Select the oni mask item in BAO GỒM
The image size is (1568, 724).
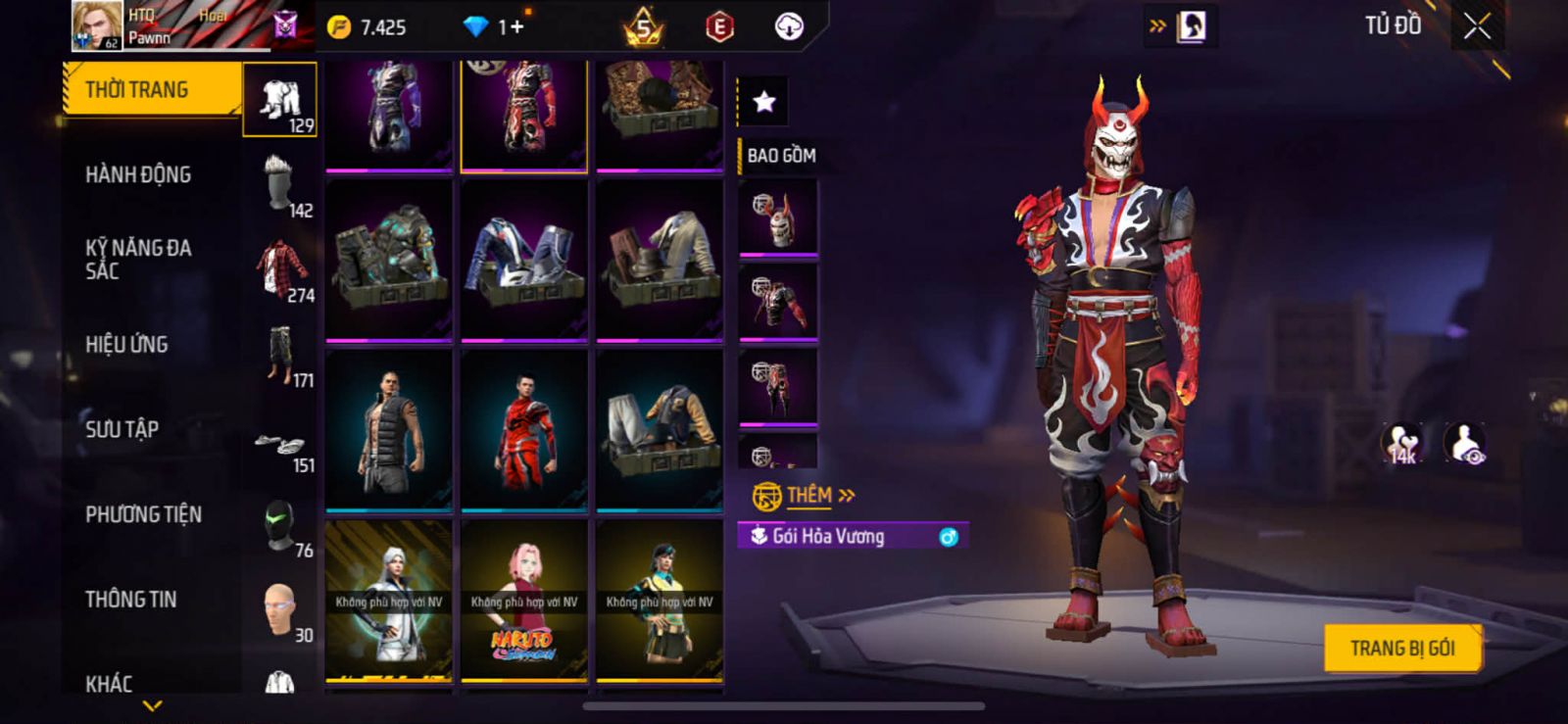(x=778, y=217)
